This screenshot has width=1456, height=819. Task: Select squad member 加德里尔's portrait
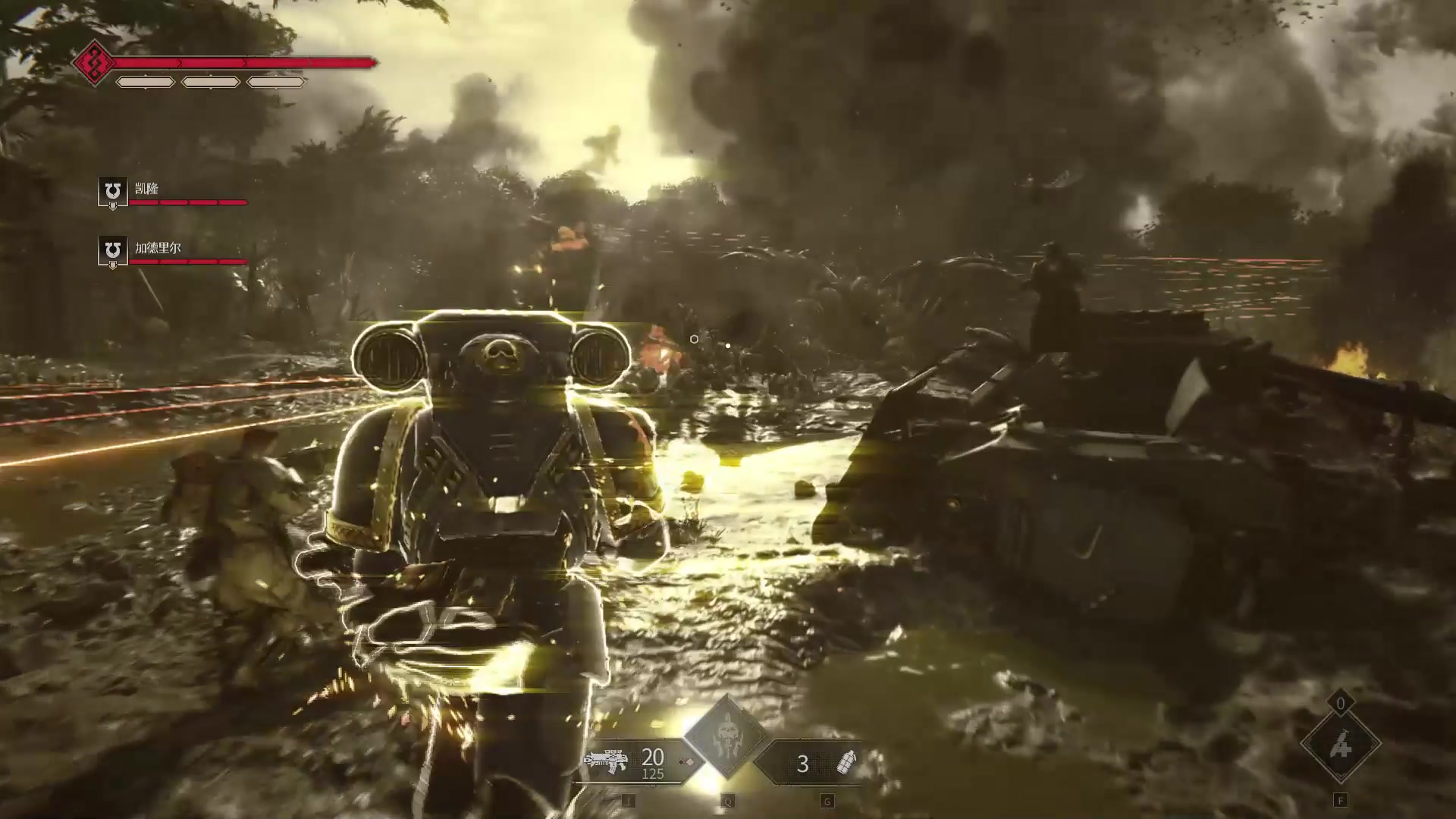coord(112,250)
